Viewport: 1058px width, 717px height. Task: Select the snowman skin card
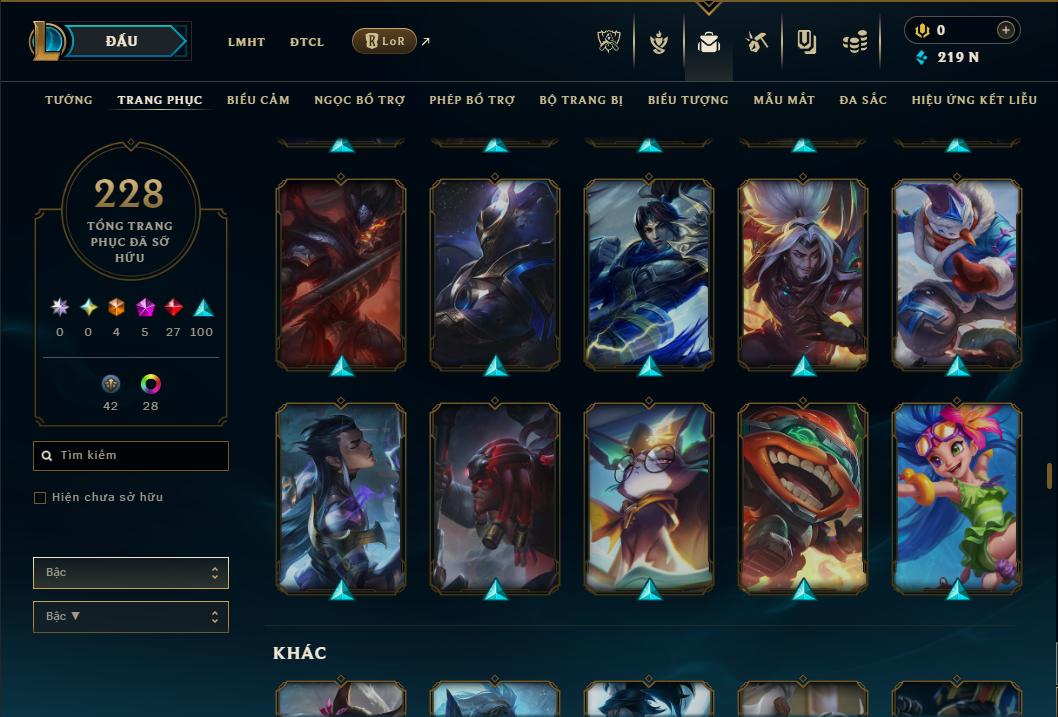(x=957, y=272)
